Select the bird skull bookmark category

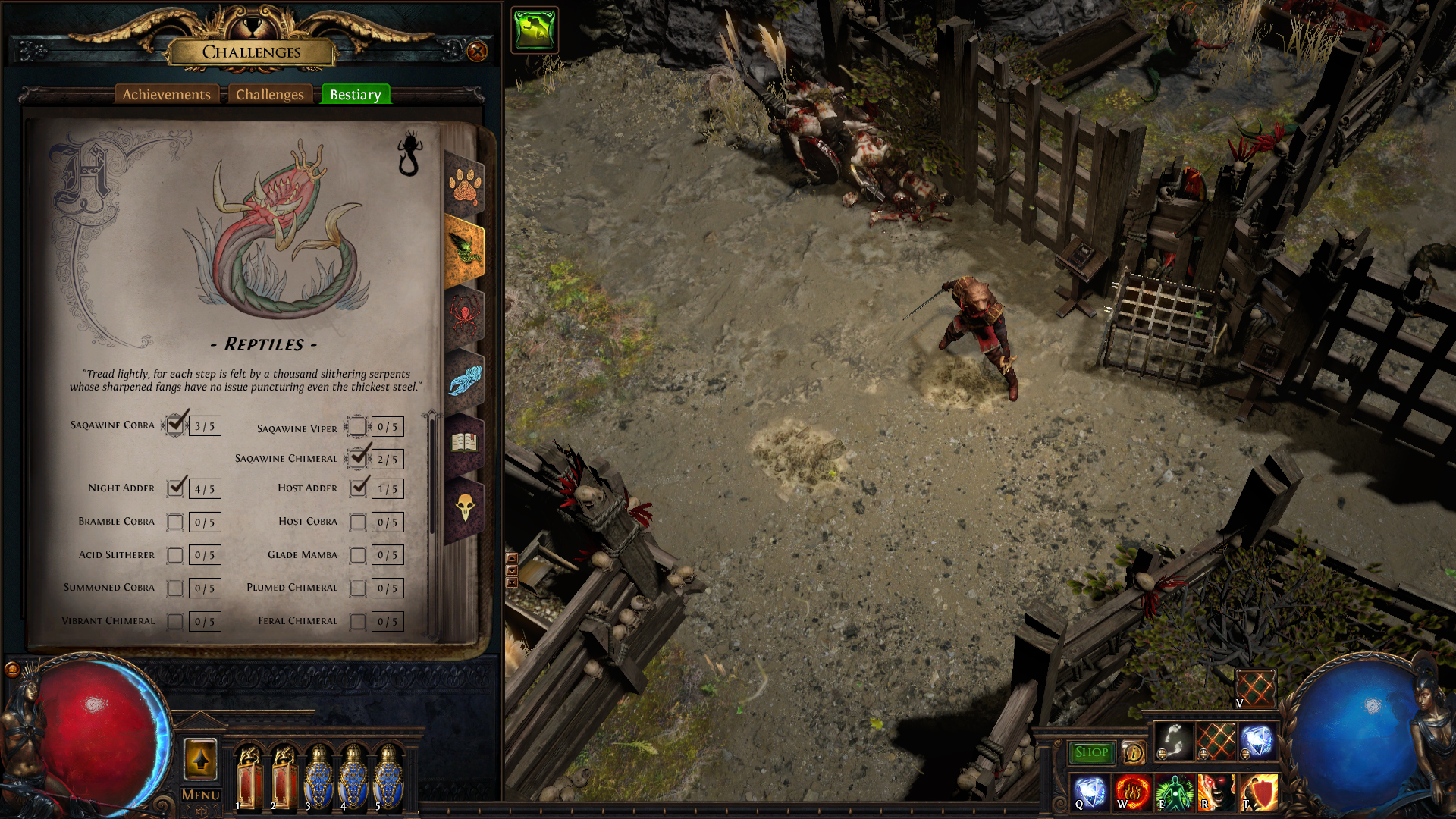click(464, 507)
